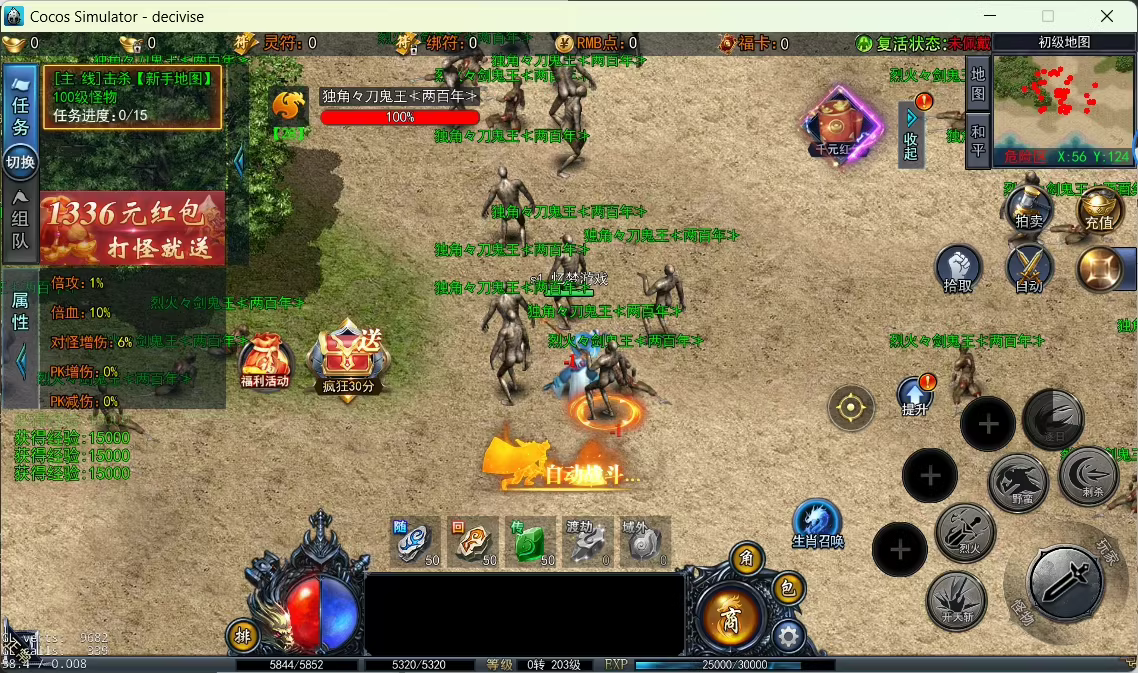Screen dimensions: 1138x673
Task: Open the 充值 recharge shop
Action: click(1099, 209)
